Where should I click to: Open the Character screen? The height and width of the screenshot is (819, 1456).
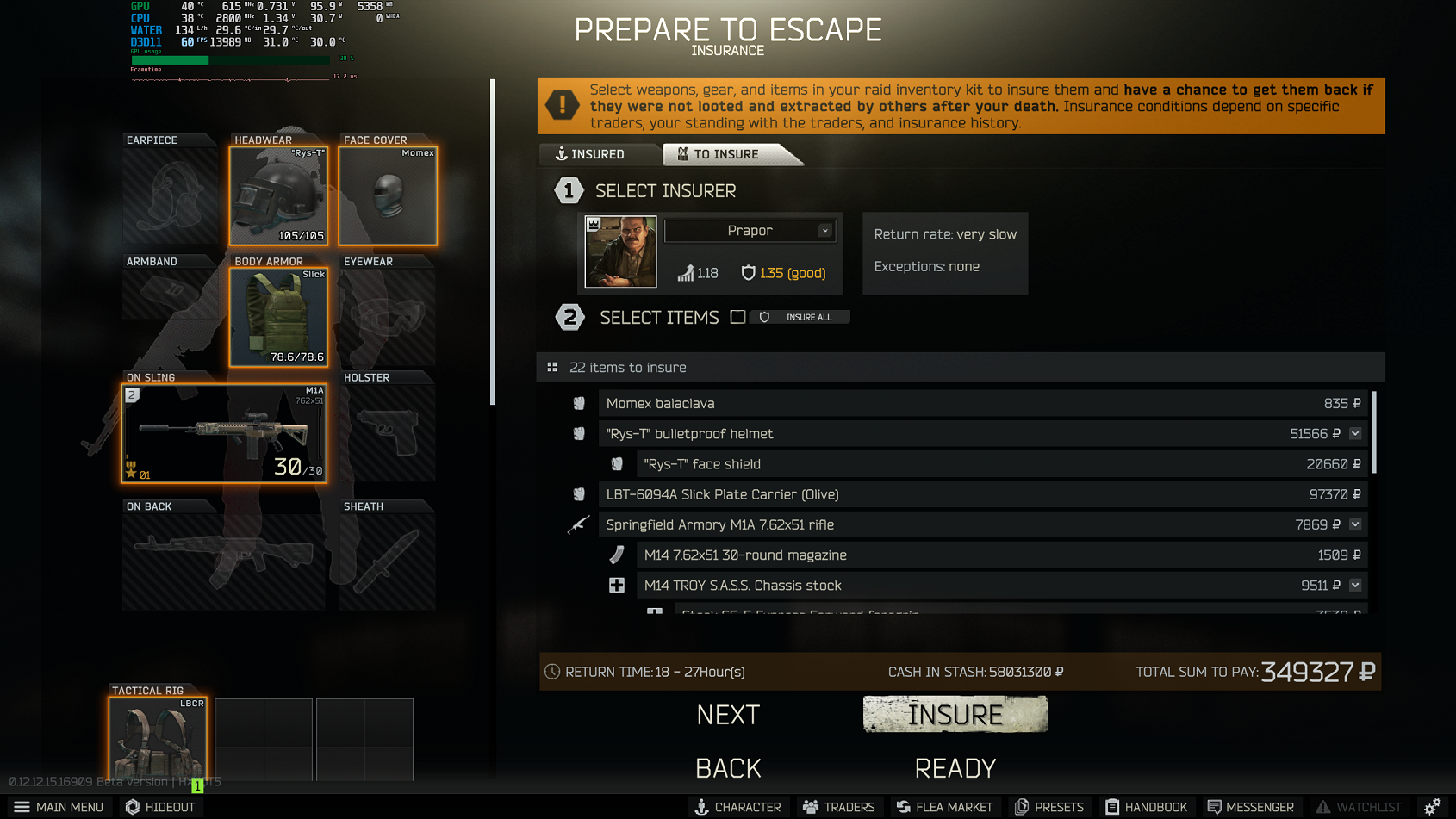click(738, 807)
